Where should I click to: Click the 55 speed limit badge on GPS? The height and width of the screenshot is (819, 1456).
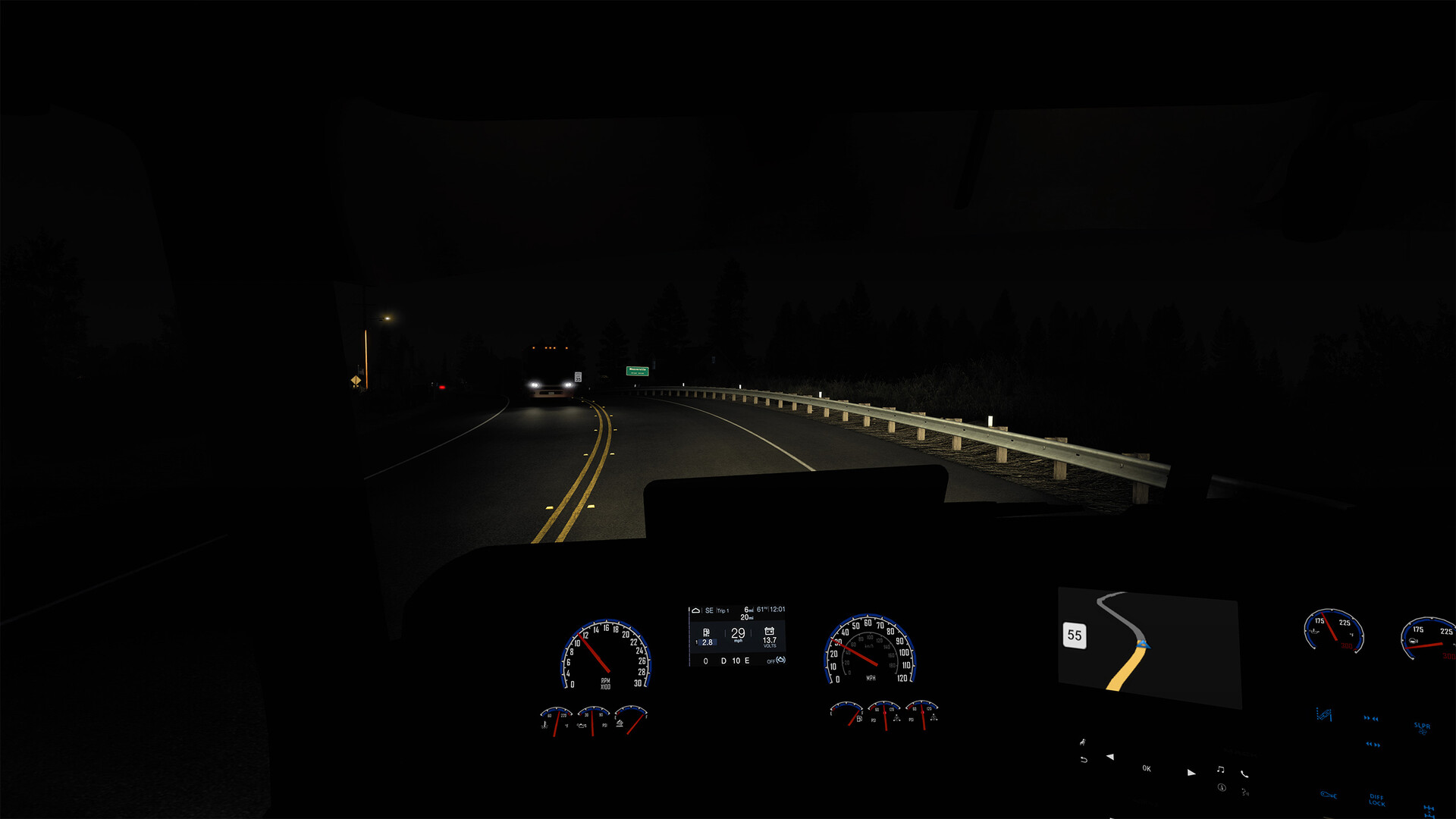point(1075,635)
